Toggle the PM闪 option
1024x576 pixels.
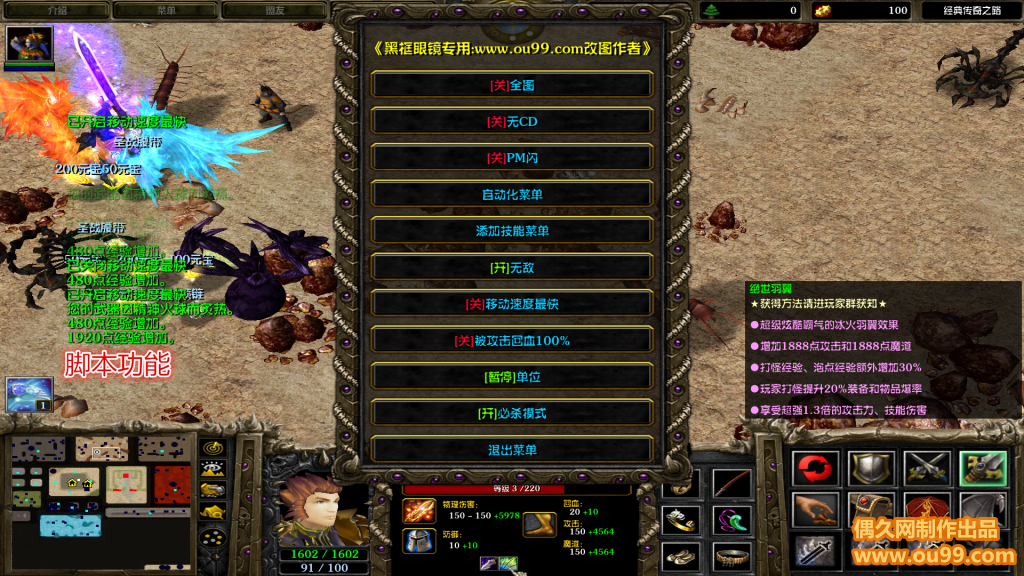[x=512, y=158]
